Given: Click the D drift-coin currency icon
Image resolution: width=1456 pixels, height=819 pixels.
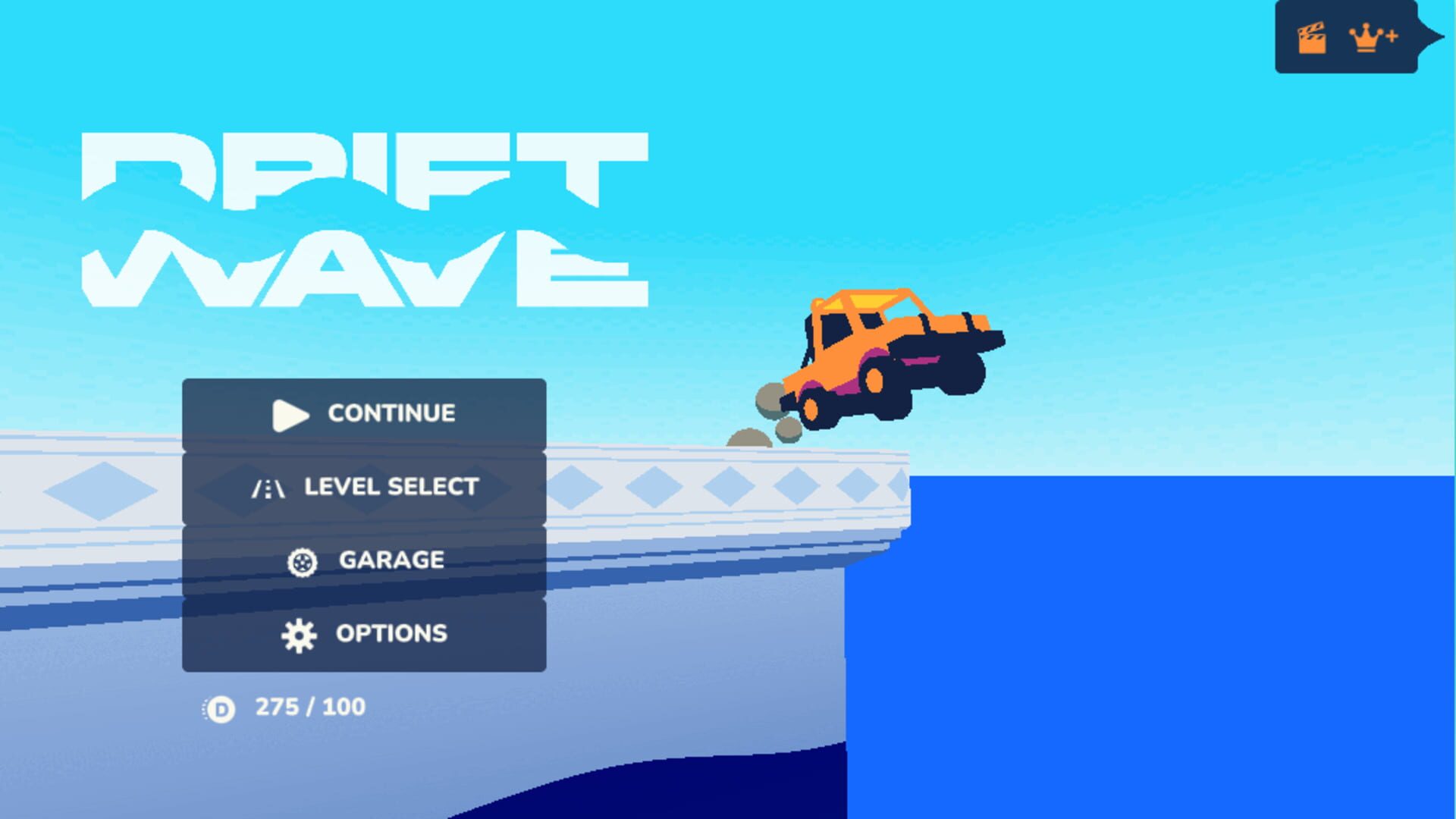Looking at the screenshot, I should [220, 707].
